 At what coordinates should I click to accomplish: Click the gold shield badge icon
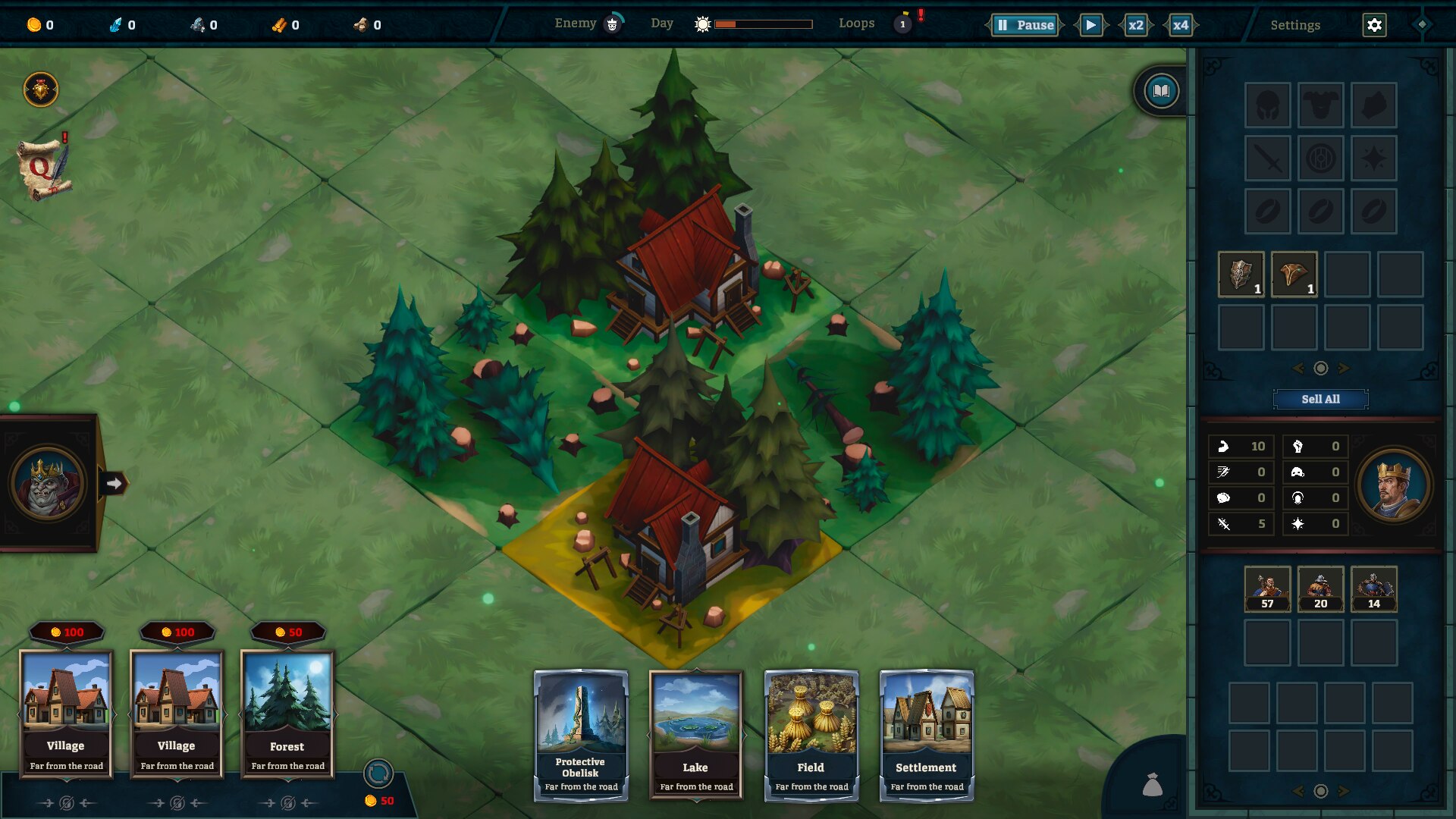click(41, 89)
